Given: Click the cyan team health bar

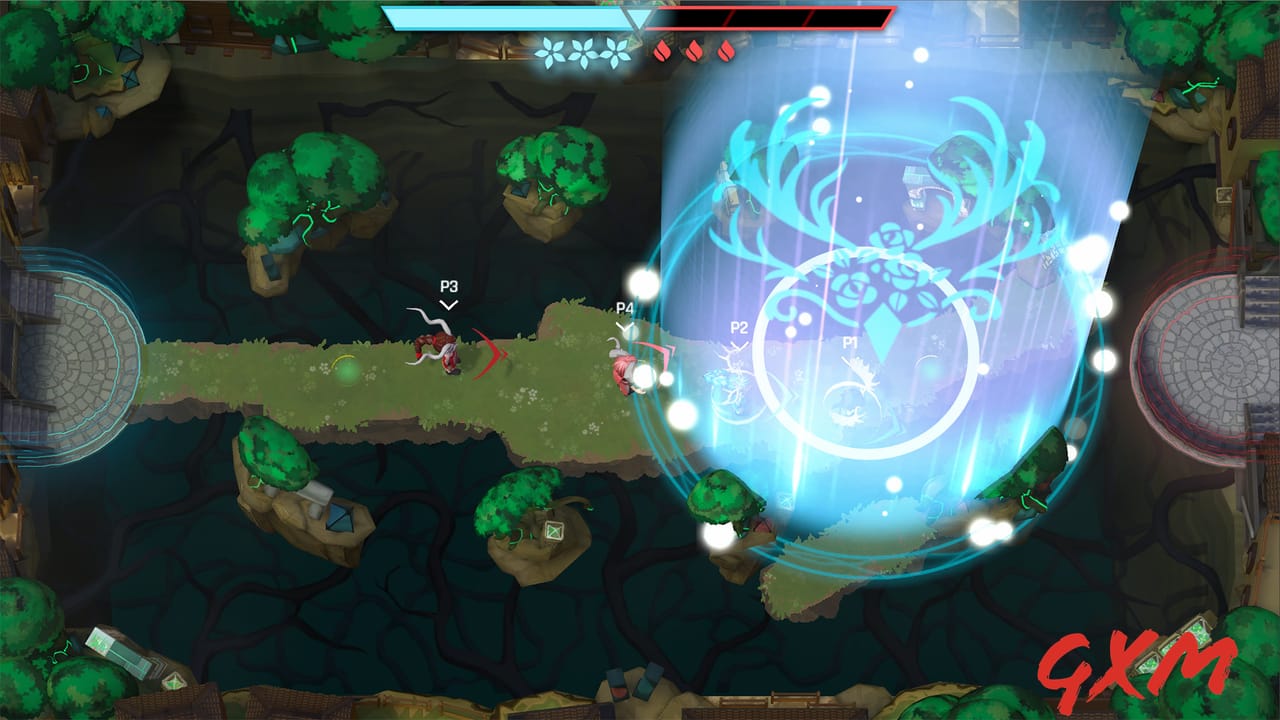Looking at the screenshot, I should pyautogui.click(x=500, y=15).
